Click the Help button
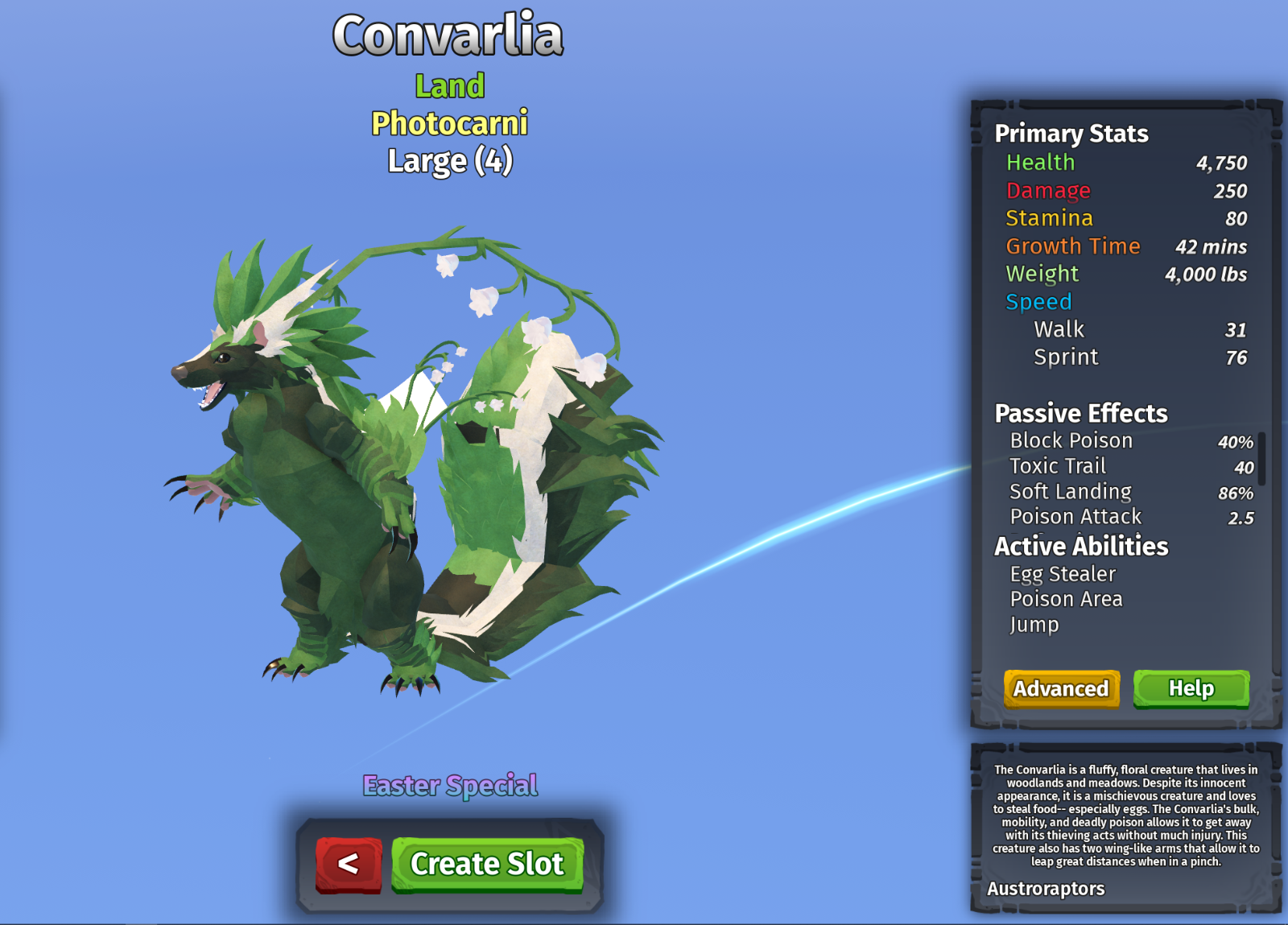Screen dimensions: 1288x925 pyautogui.click(x=1191, y=689)
